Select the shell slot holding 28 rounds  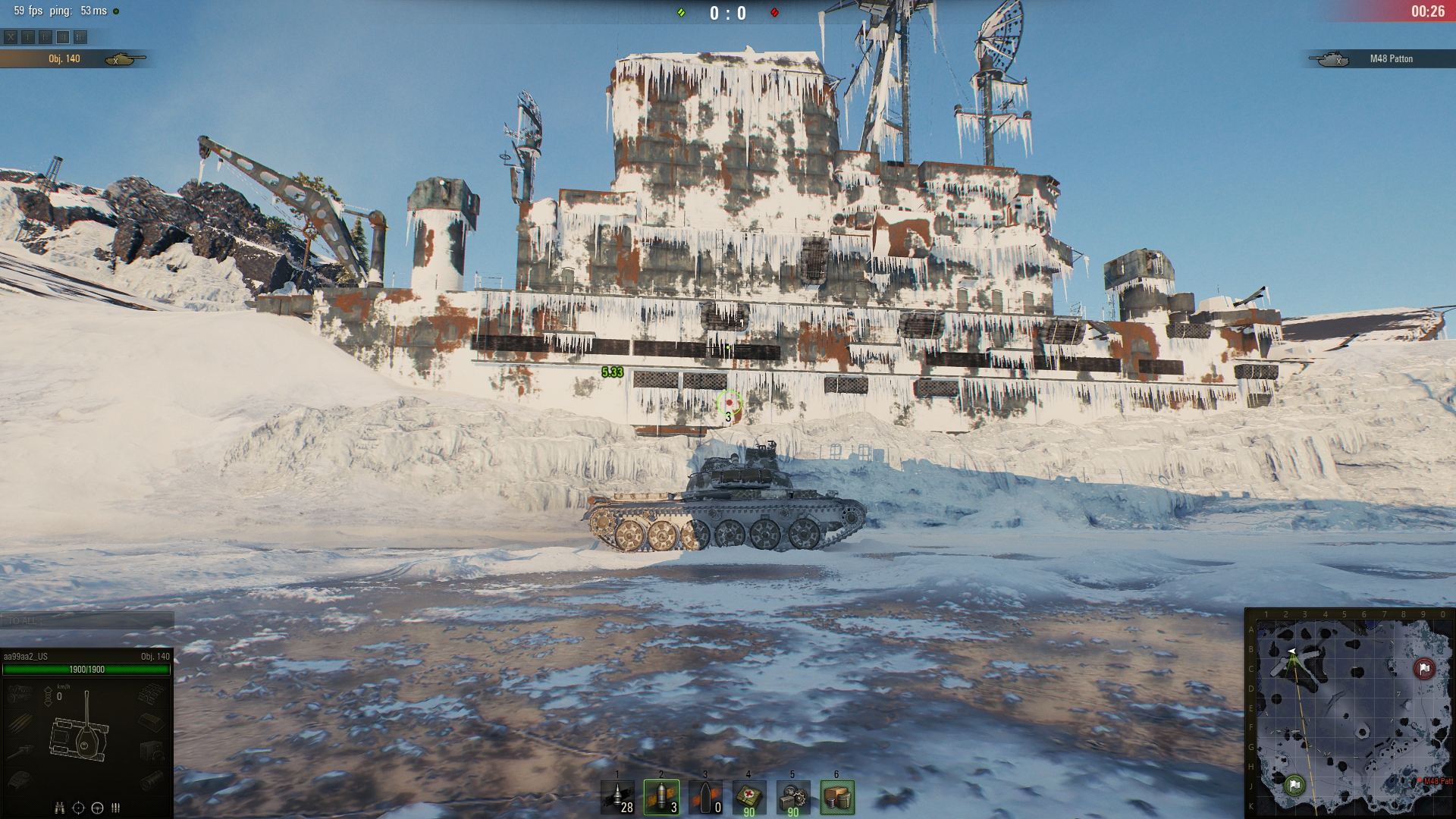[x=617, y=797]
